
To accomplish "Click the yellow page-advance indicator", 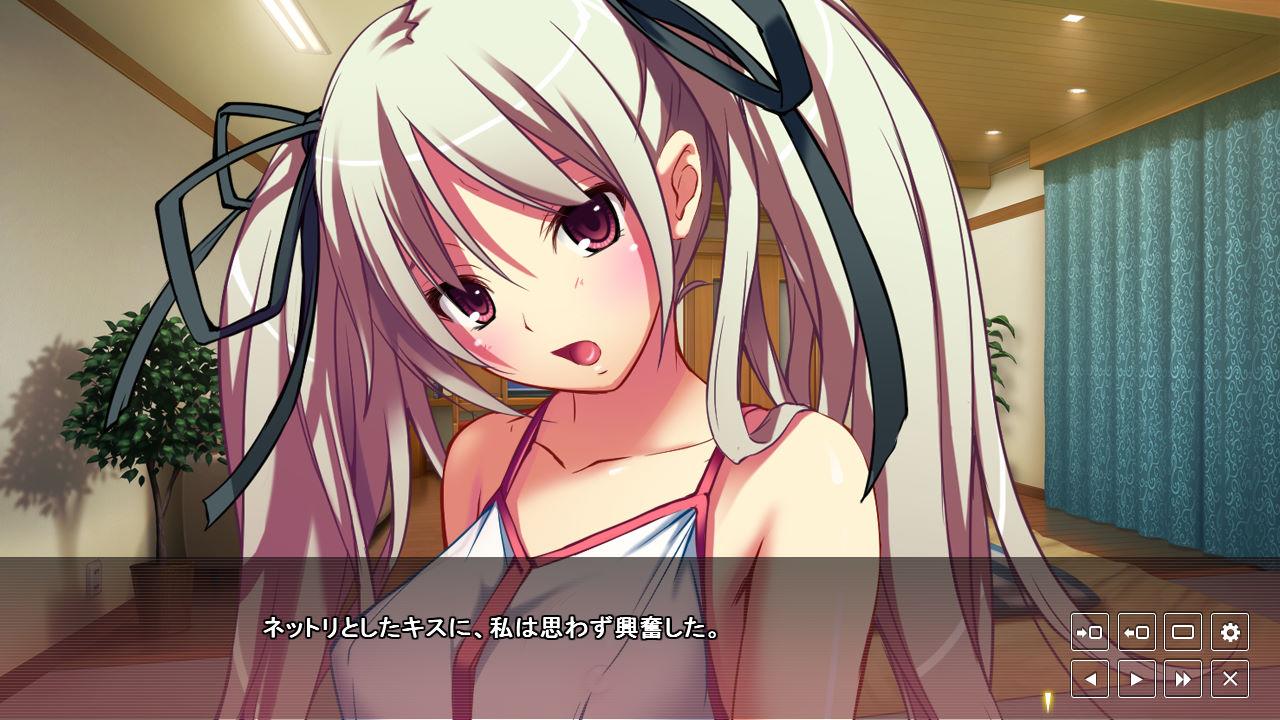I will point(1046,702).
